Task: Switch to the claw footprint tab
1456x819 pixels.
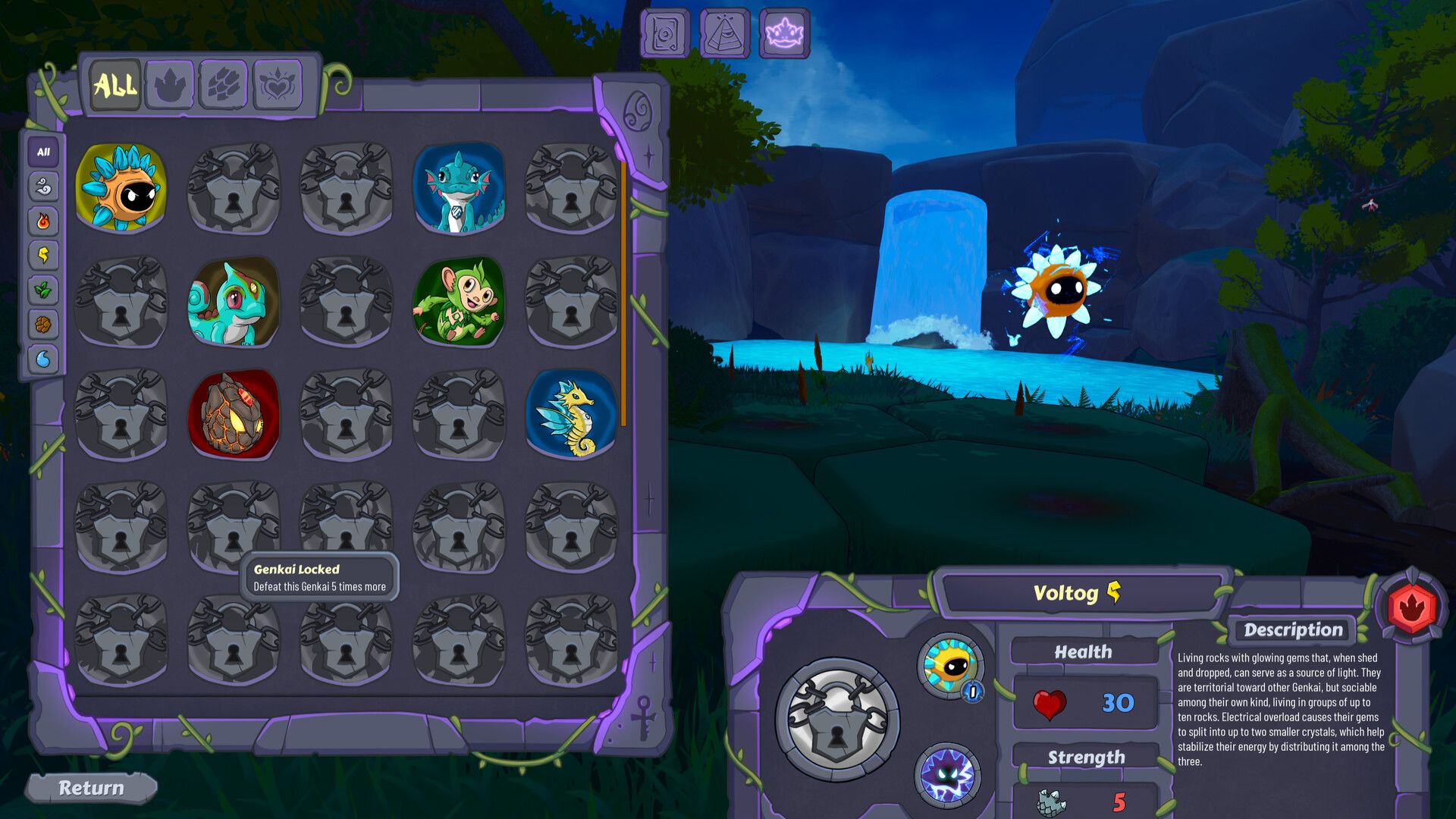Action: [x=170, y=85]
